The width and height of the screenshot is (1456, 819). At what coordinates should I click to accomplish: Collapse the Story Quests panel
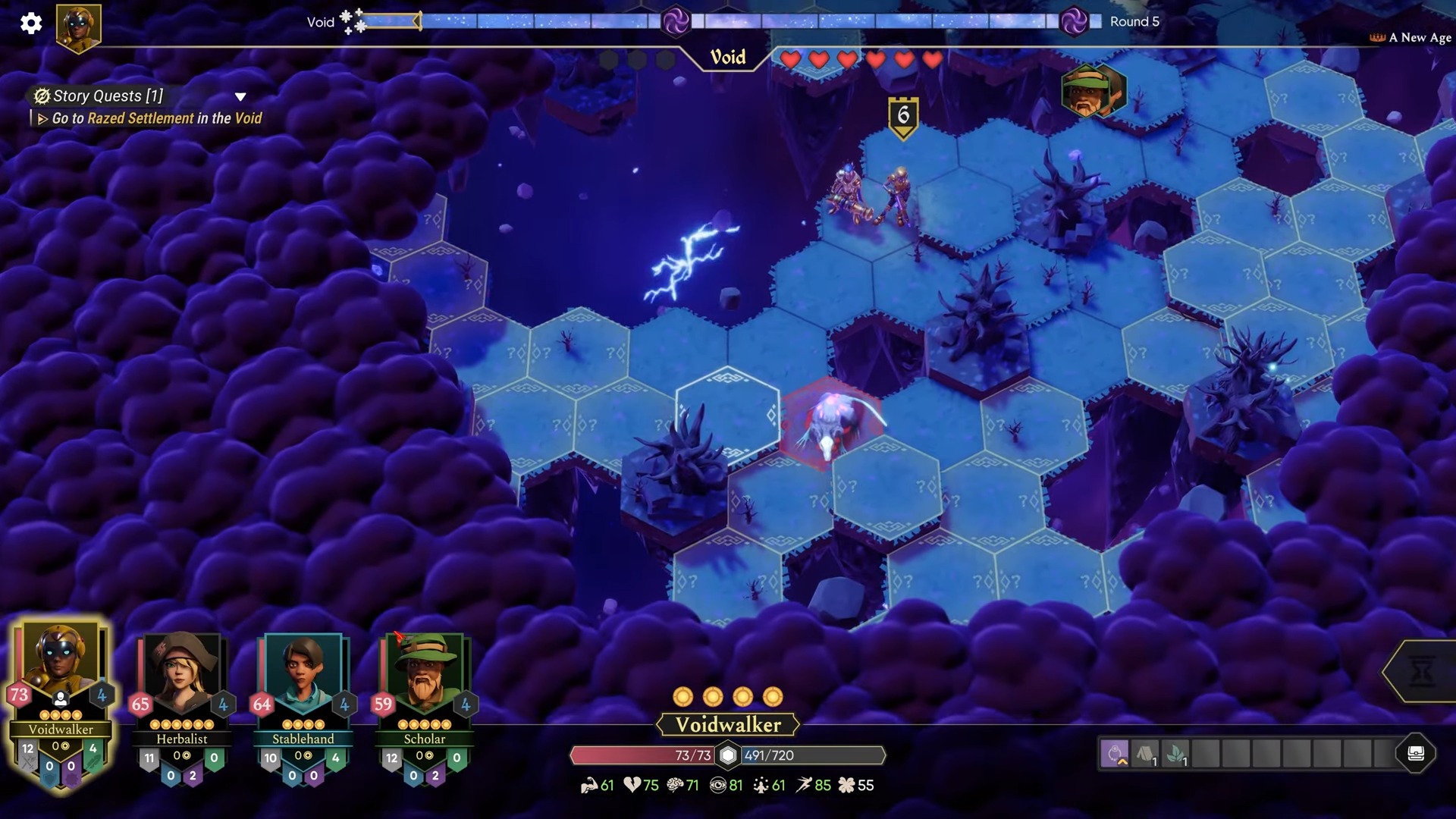(x=241, y=96)
